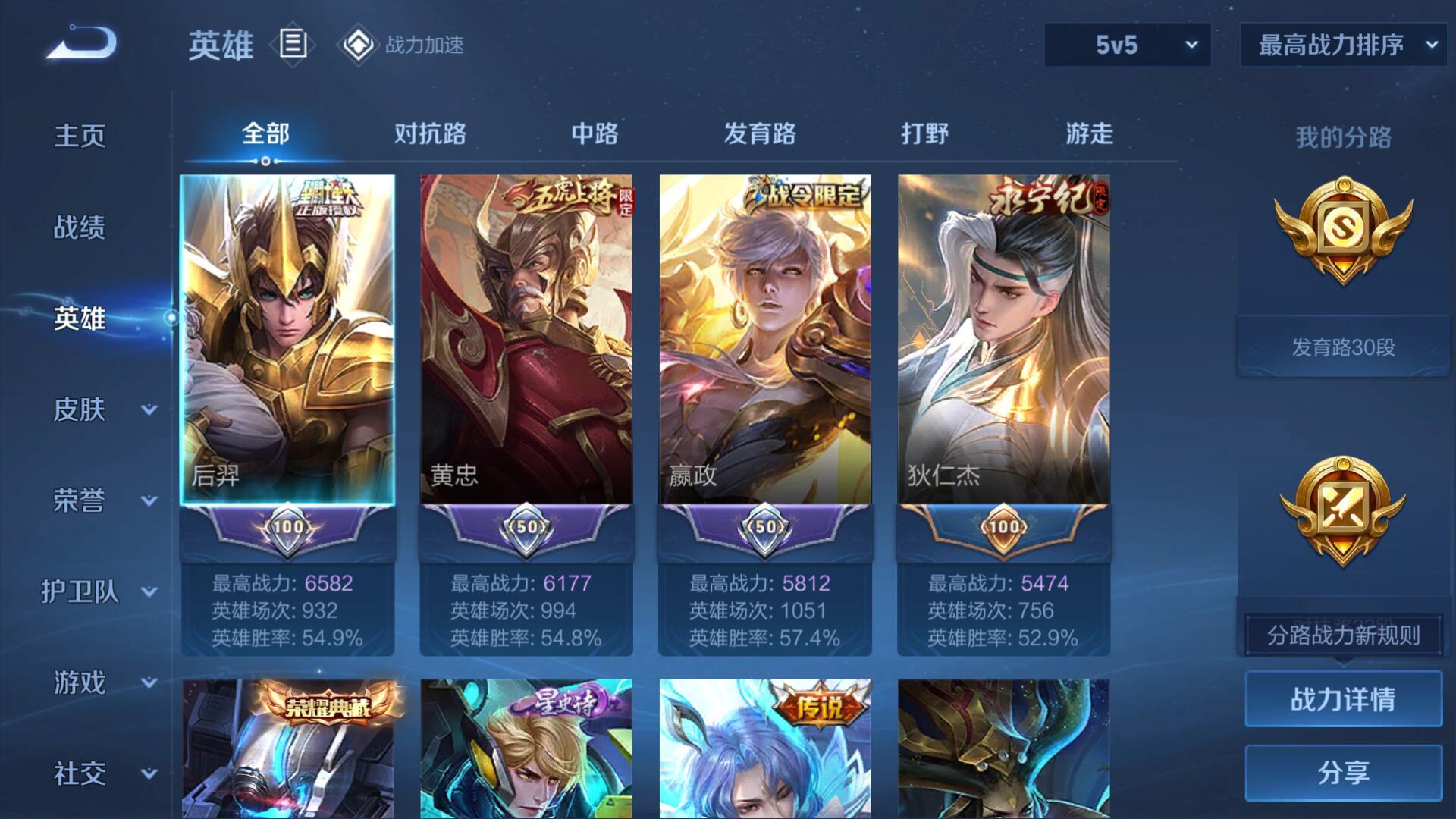
Task: Switch to the 对抗路 tab
Action: 430,134
